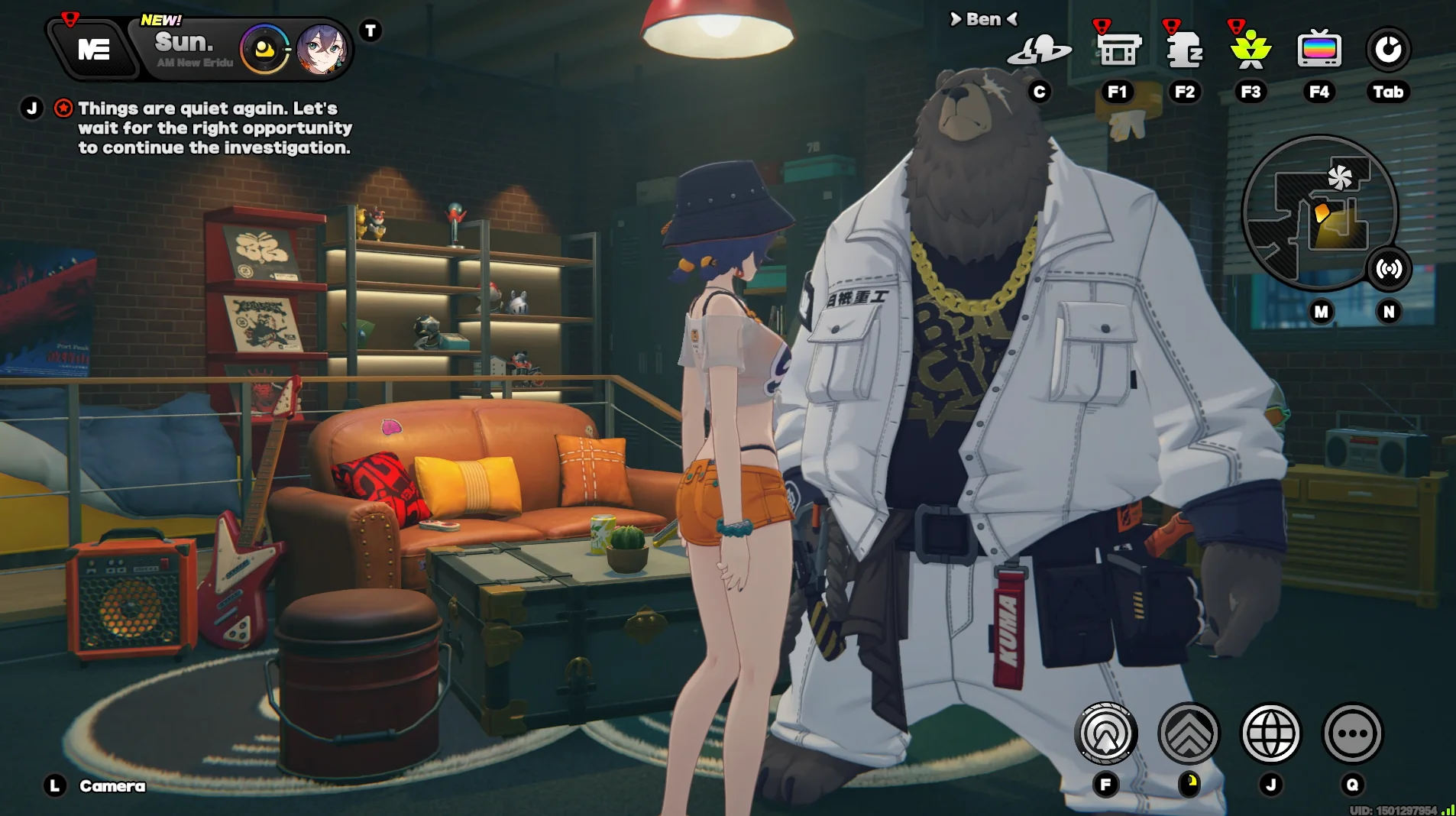Viewport: 1456px width, 816px height.
Task: Activate the concentric rings interact button
Action: coord(1105,733)
